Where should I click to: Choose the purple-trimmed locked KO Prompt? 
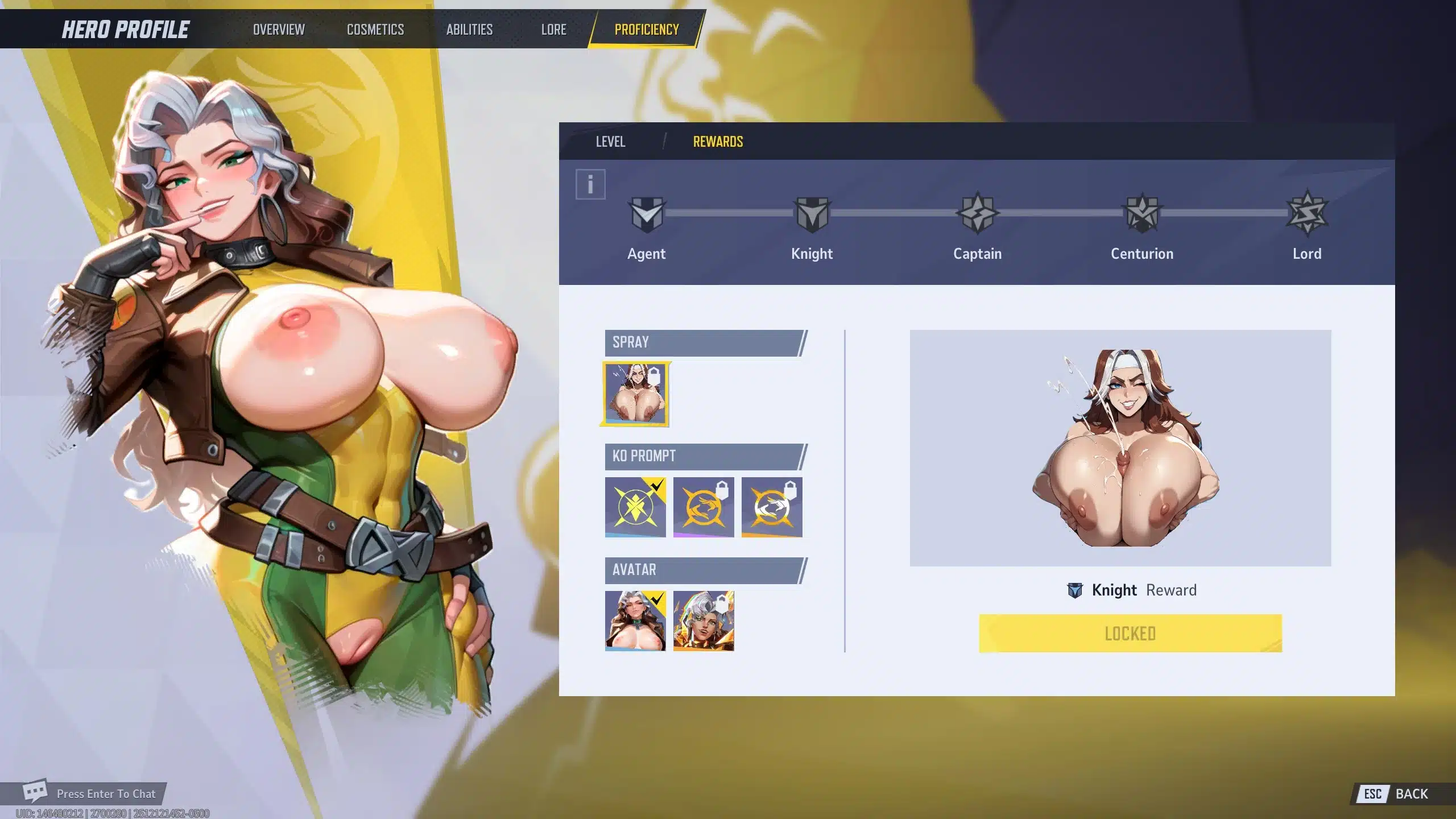point(704,507)
